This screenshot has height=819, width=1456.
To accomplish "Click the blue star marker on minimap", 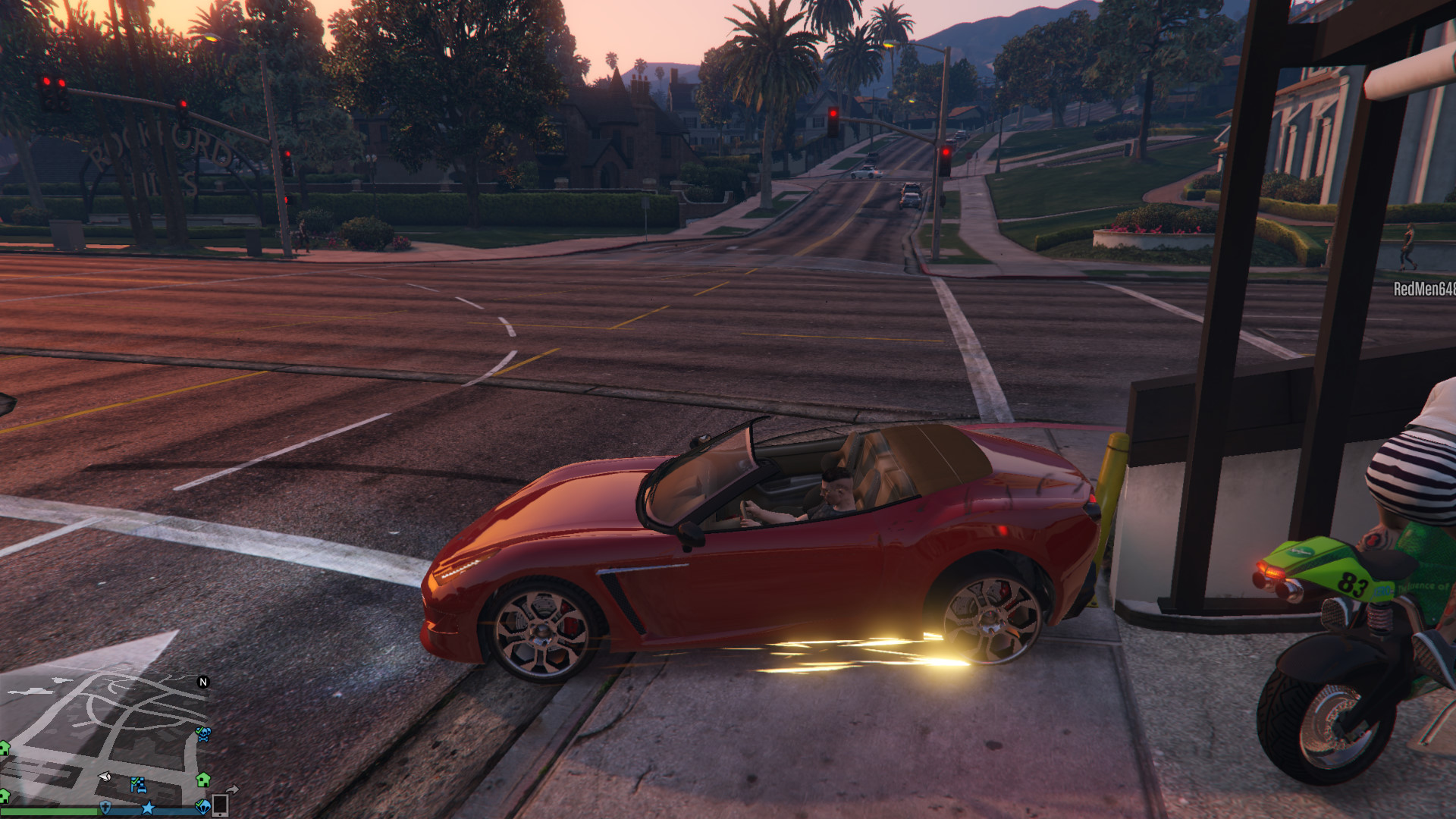I will pos(148,808).
